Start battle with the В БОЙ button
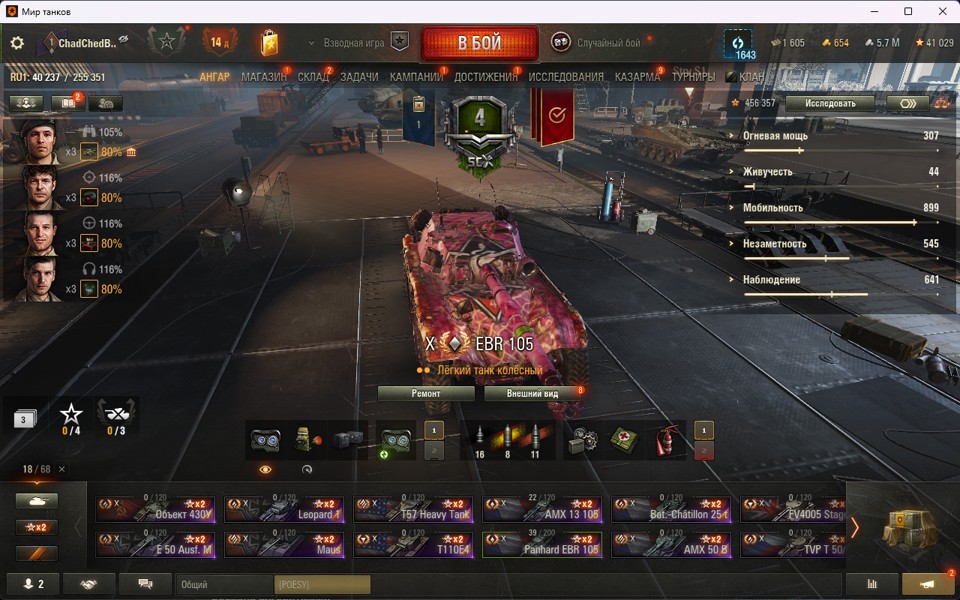Viewport: 960px width, 600px height. (481, 44)
